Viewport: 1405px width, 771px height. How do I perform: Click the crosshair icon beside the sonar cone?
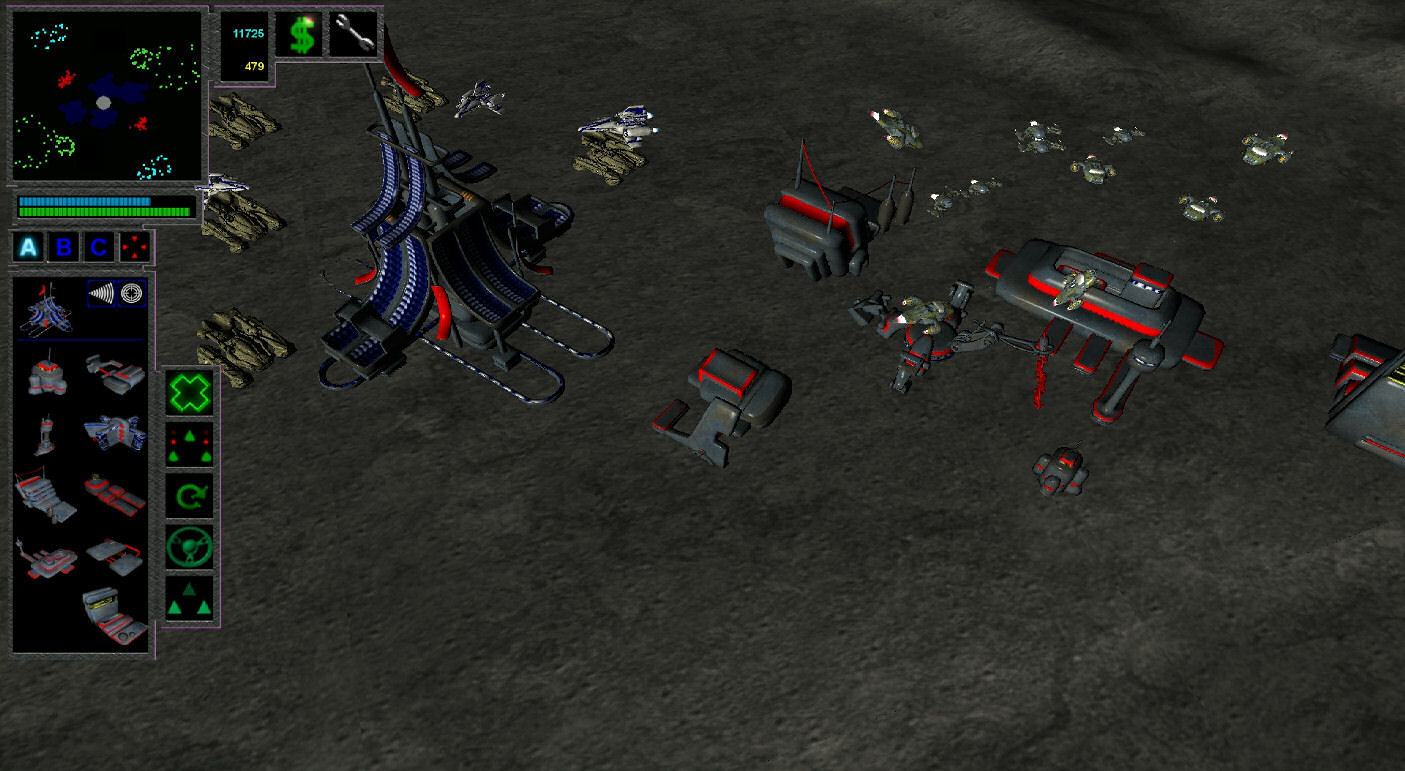pos(133,293)
